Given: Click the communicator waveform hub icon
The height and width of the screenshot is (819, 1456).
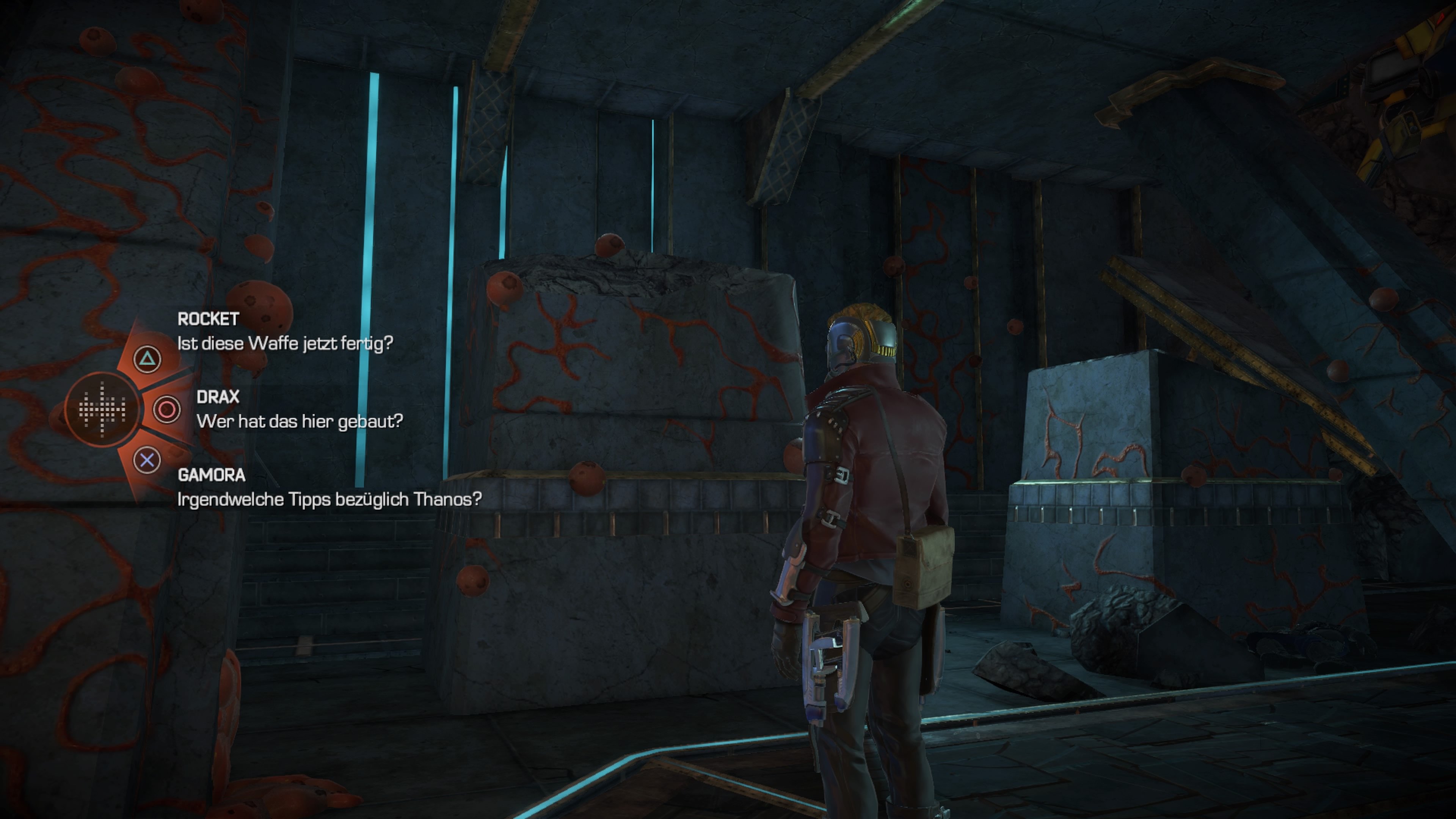Looking at the screenshot, I should point(102,409).
